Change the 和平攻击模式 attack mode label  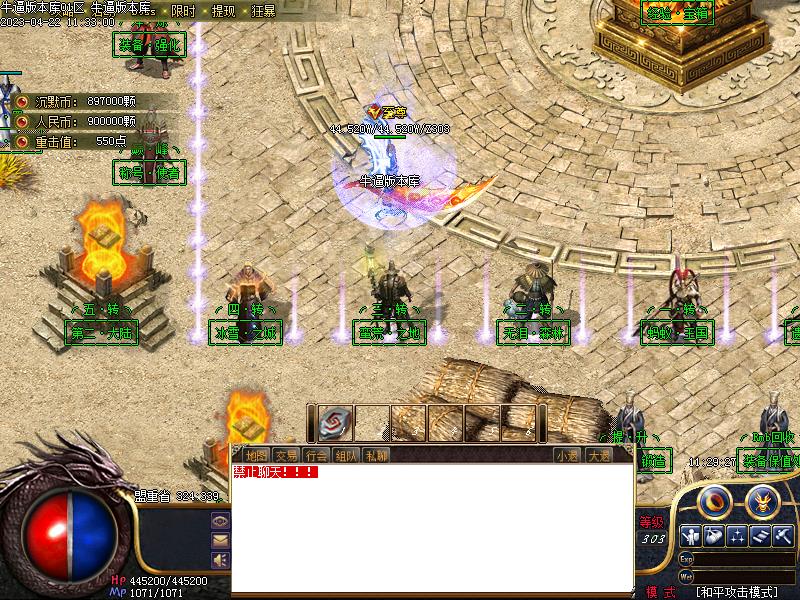(x=737, y=592)
